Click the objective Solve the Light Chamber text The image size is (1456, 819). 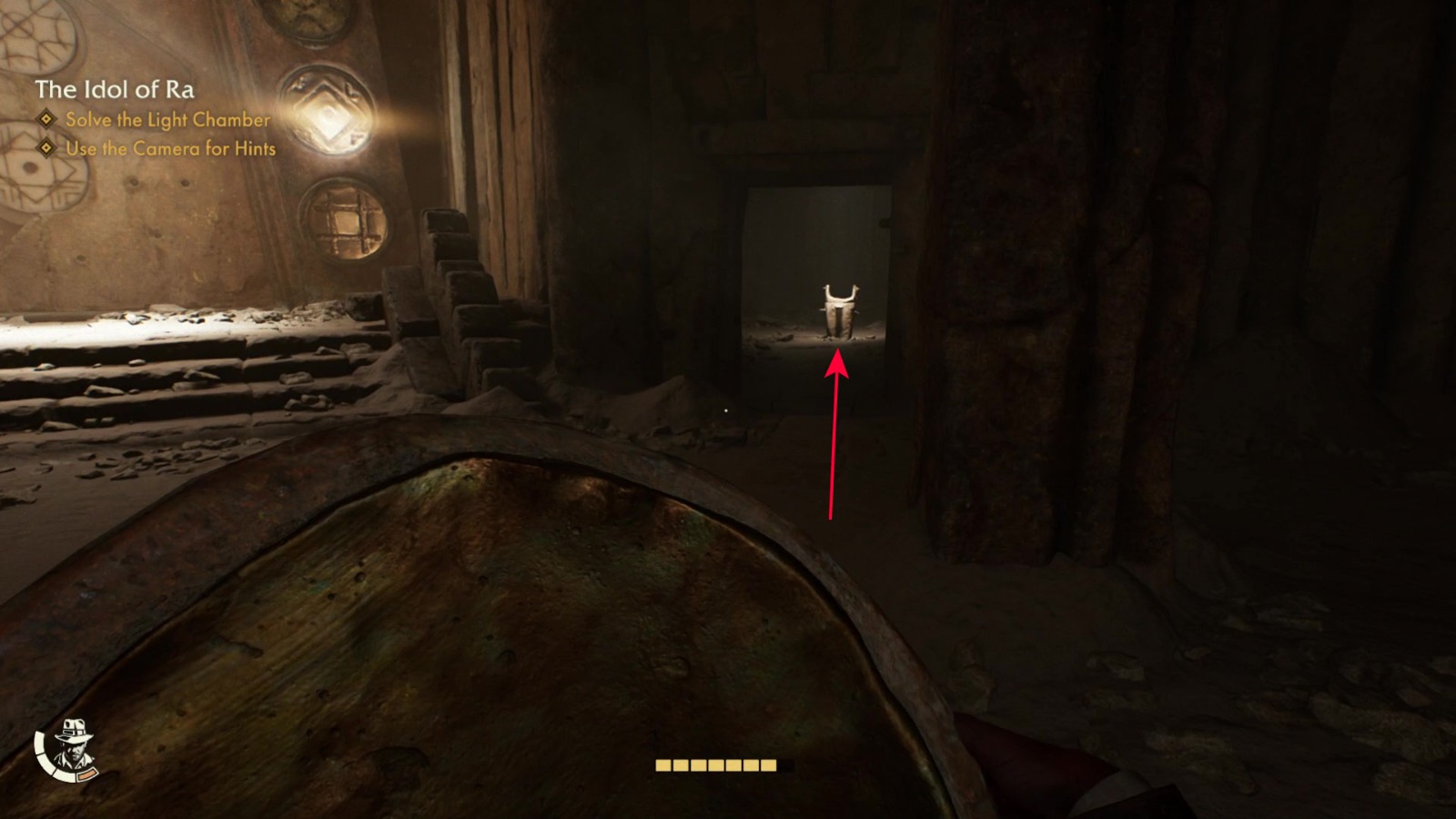[166, 118]
